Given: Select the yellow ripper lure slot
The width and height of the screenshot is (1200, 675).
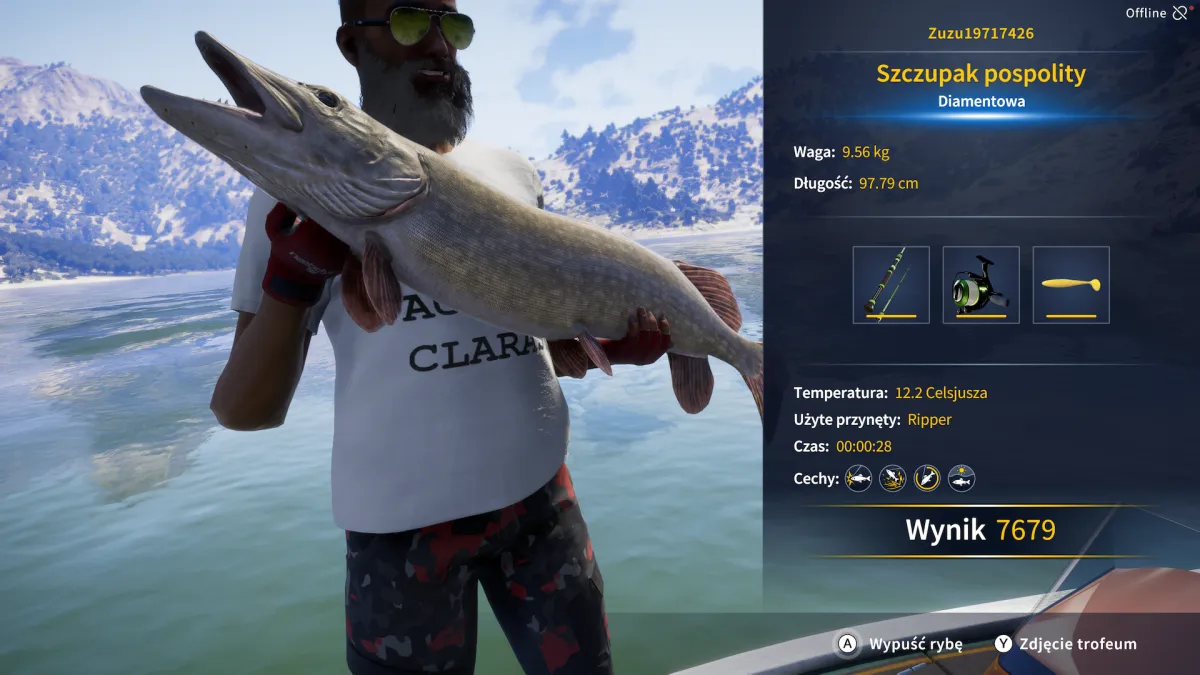Looking at the screenshot, I should (1071, 285).
